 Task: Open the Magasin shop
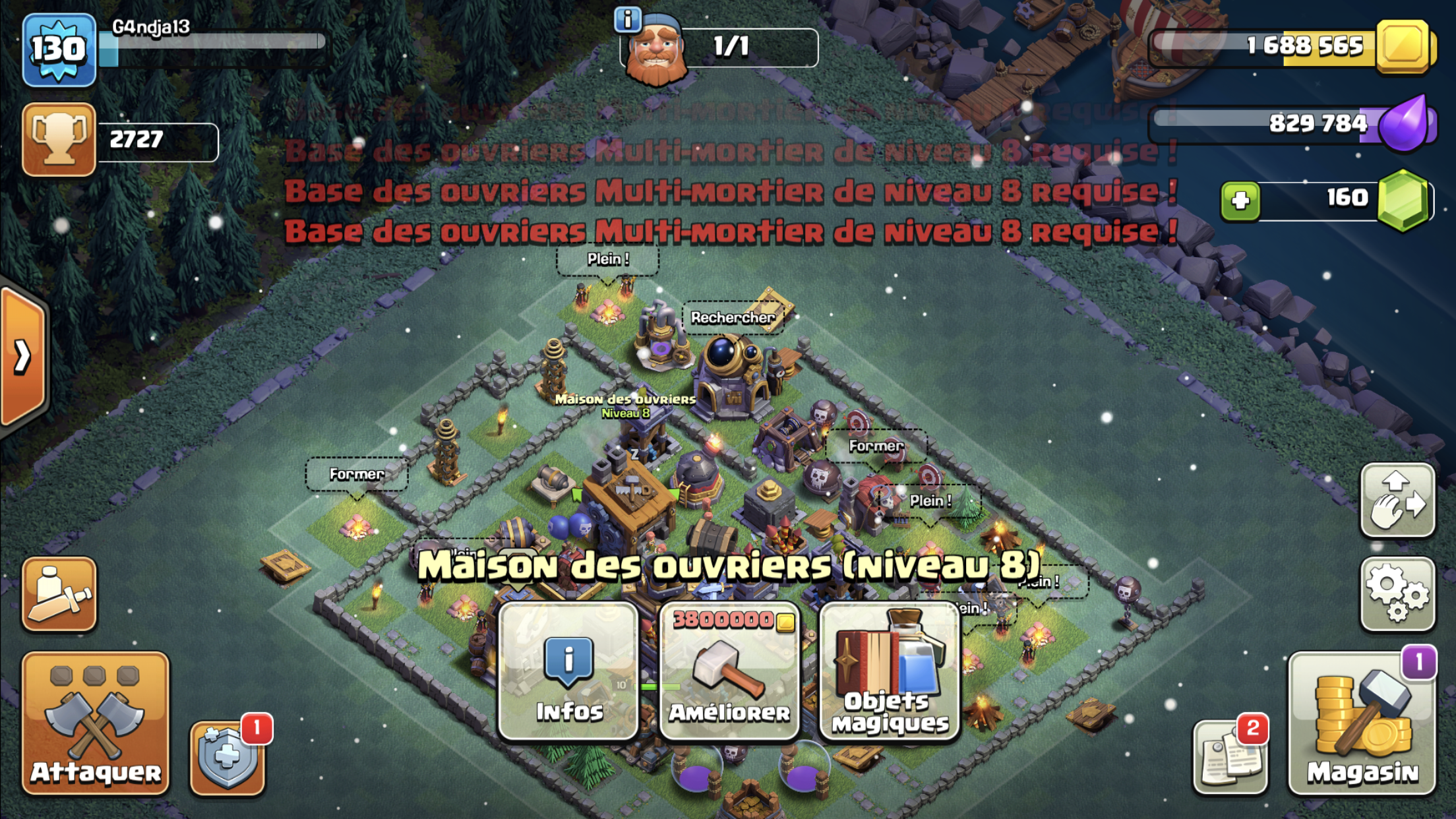[1362, 723]
